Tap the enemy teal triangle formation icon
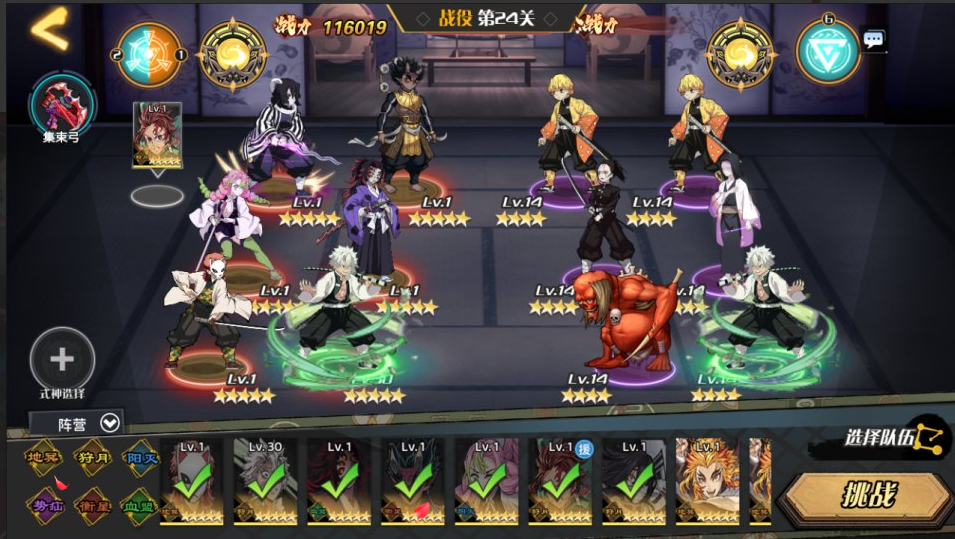The height and width of the screenshot is (539, 955). [827, 53]
